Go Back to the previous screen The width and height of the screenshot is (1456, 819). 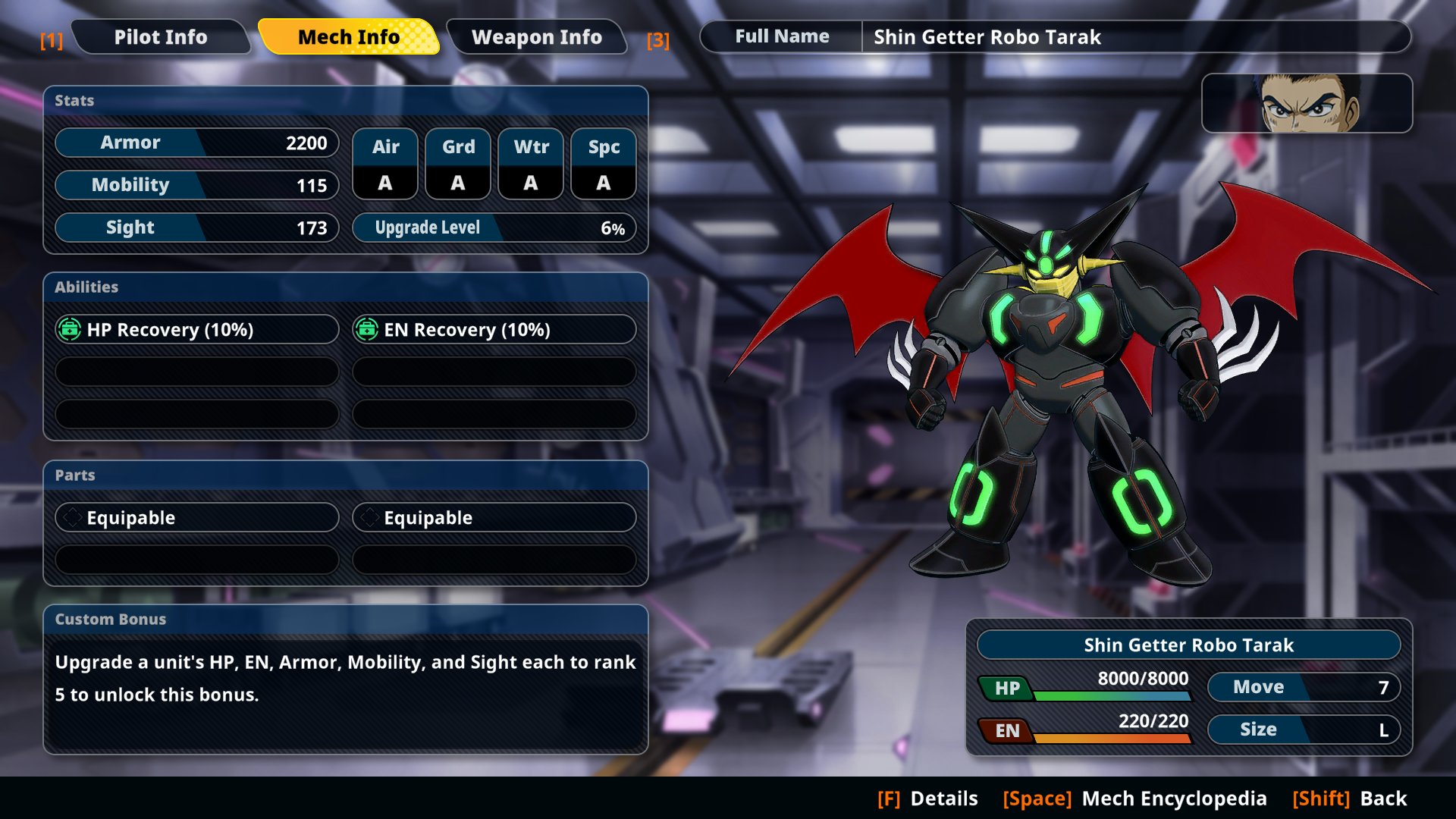pos(1350,799)
